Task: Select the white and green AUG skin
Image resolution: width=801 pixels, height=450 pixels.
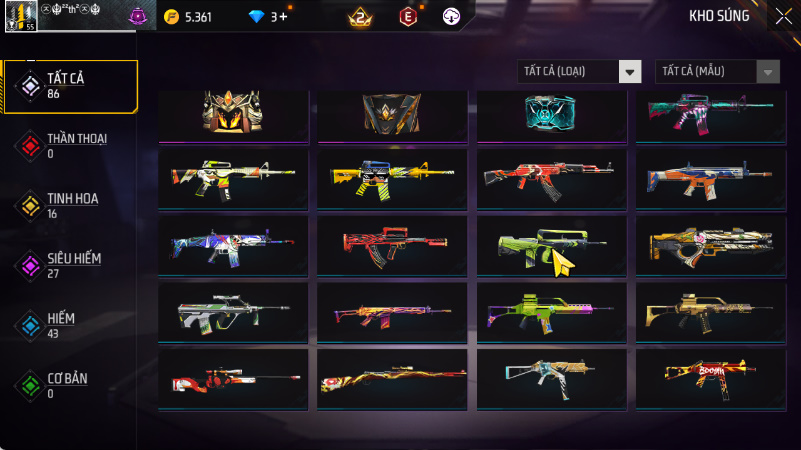Action: pos(233,312)
